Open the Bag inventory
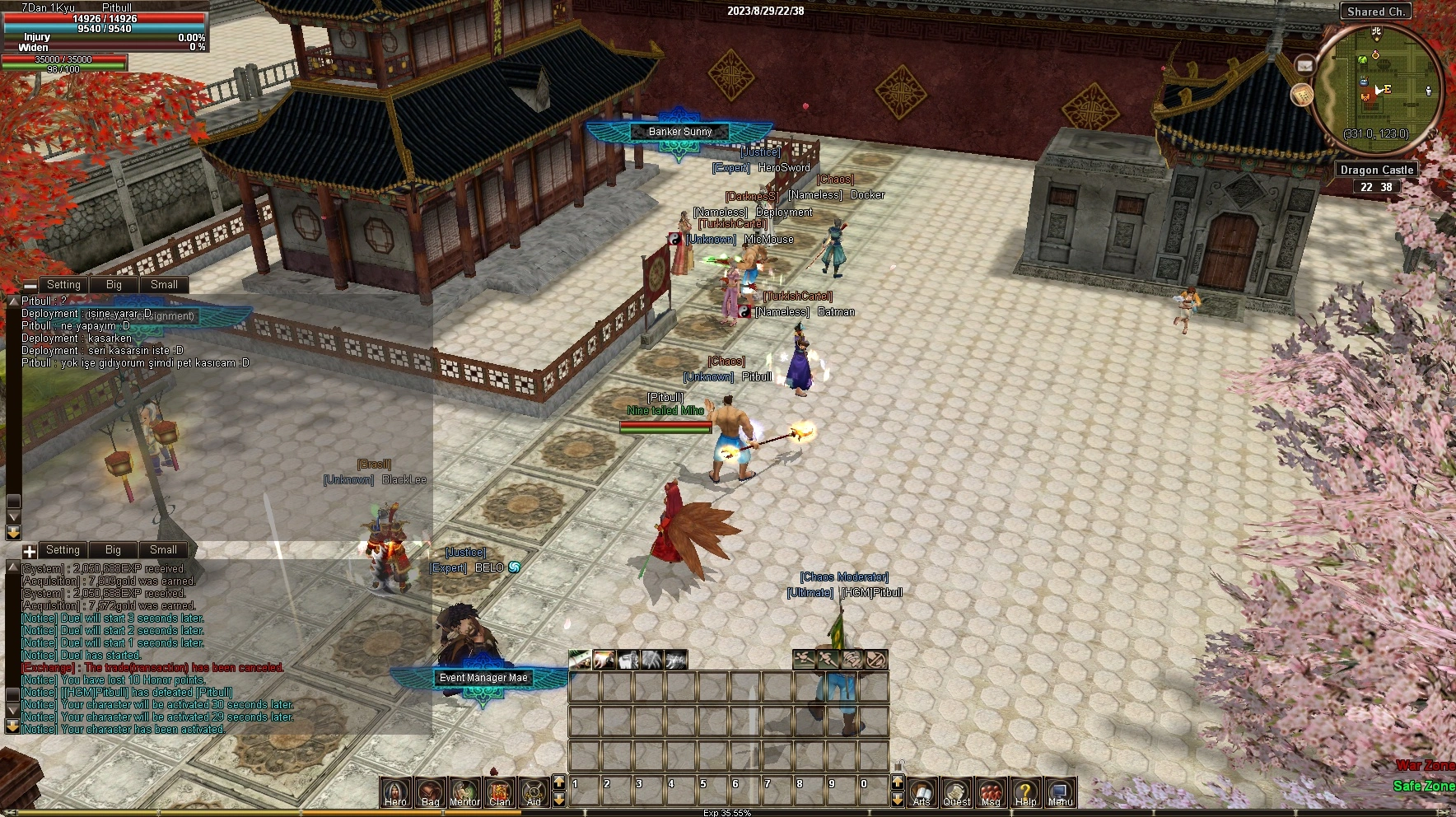Viewport: 1456px width, 817px height. [x=431, y=792]
